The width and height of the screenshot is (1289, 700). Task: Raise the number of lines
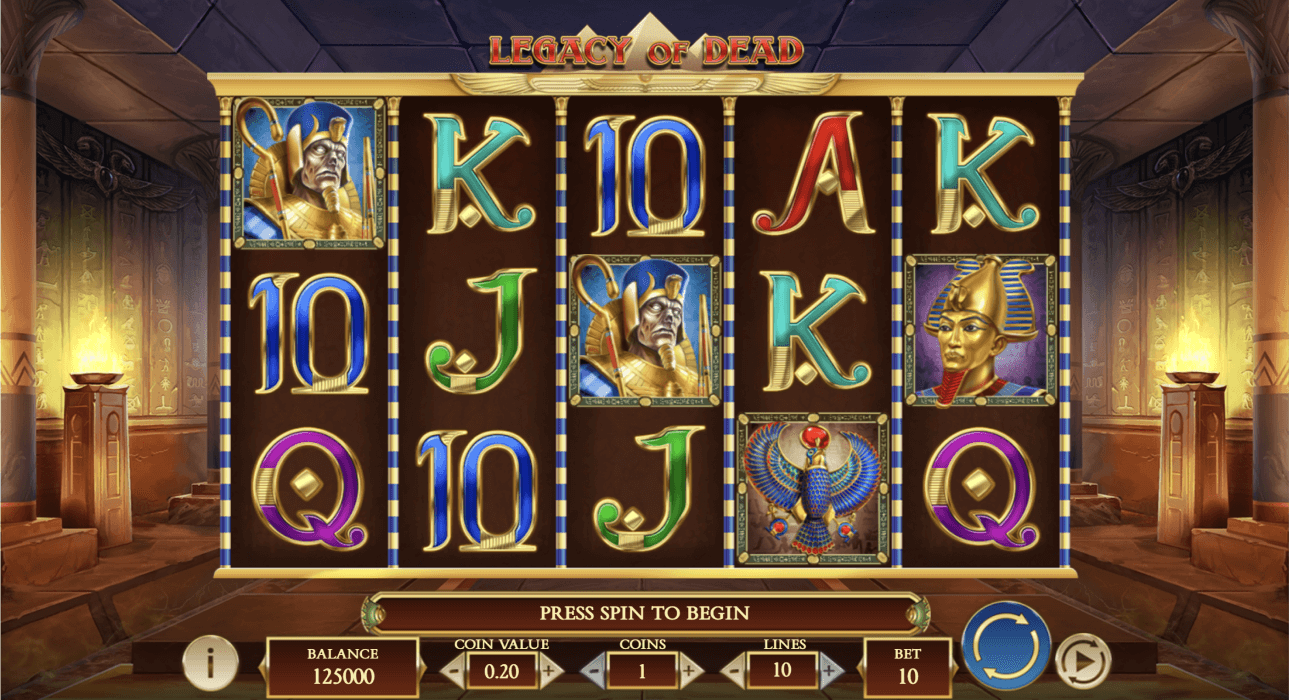(x=829, y=670)
